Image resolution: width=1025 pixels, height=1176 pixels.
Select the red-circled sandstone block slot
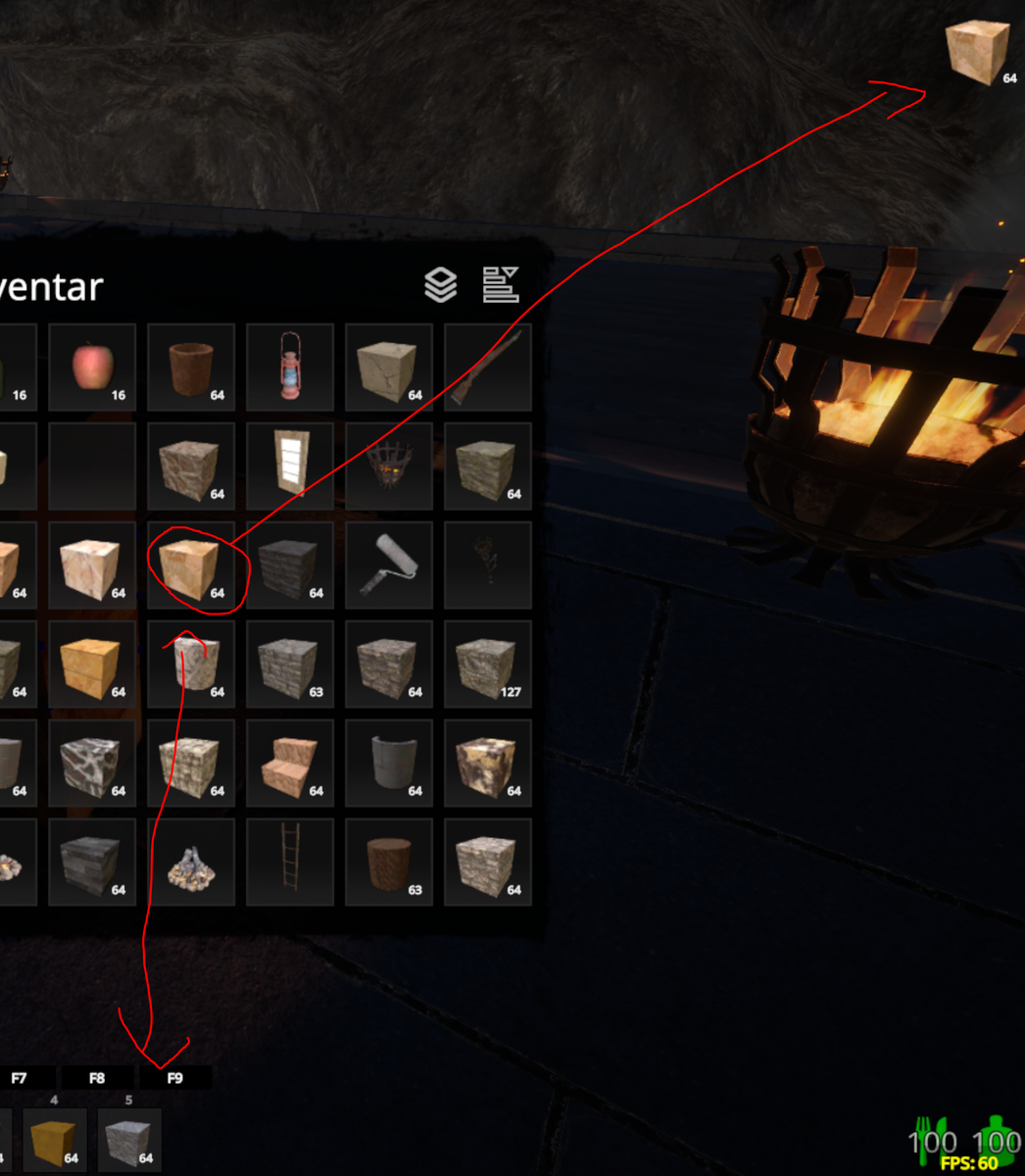191,565
